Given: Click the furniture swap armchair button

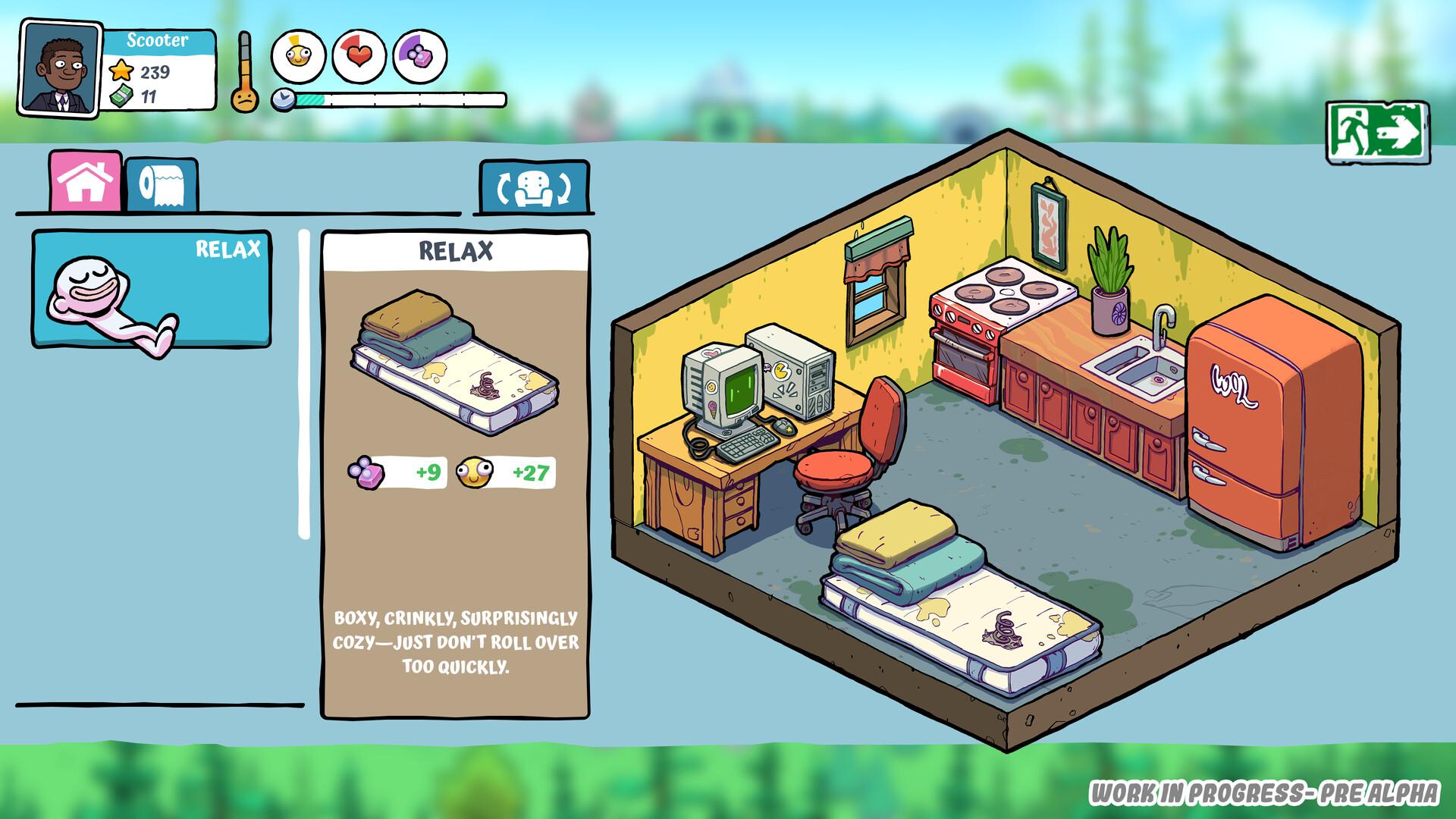Looking at the screenshot, I should (x=533, y=187).
